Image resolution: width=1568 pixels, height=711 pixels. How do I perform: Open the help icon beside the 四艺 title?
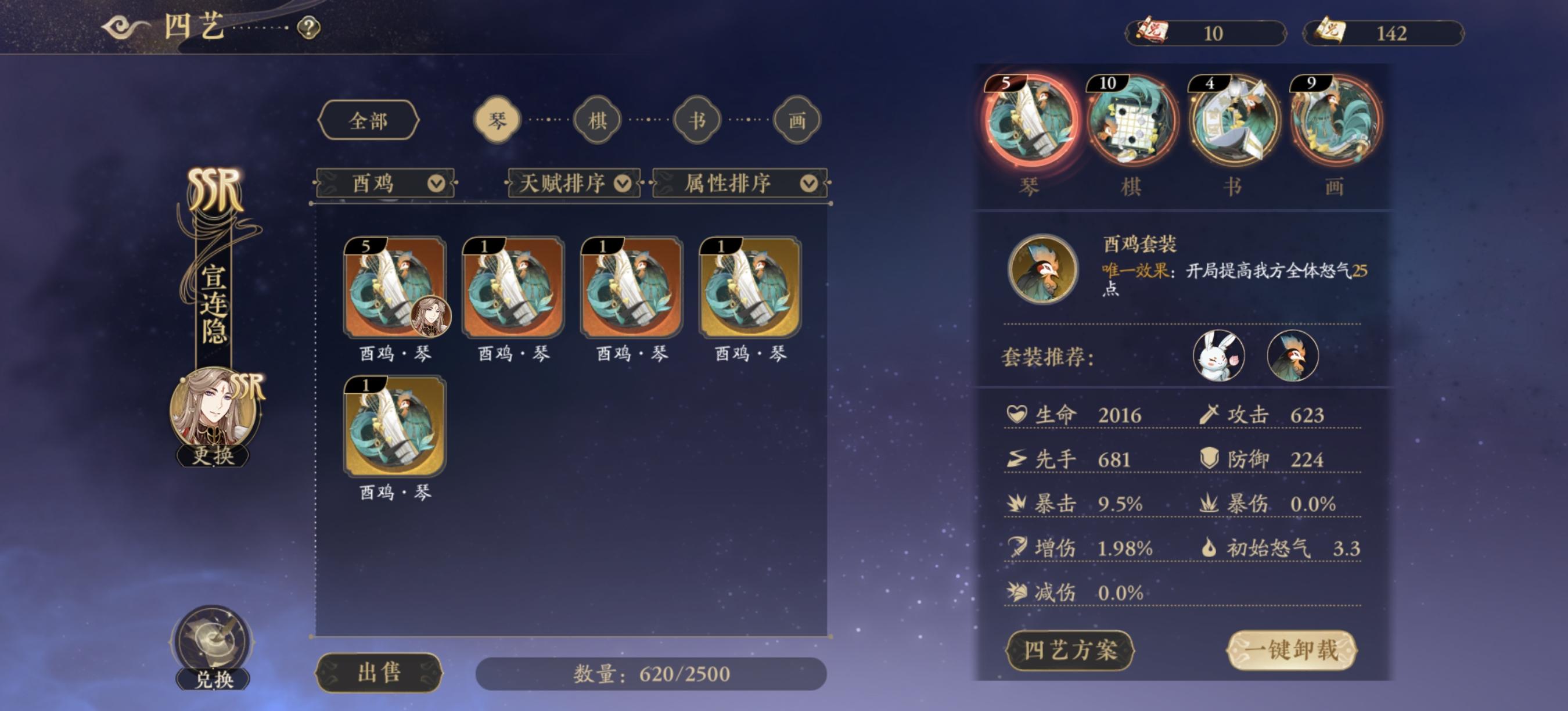click(308, 27)
